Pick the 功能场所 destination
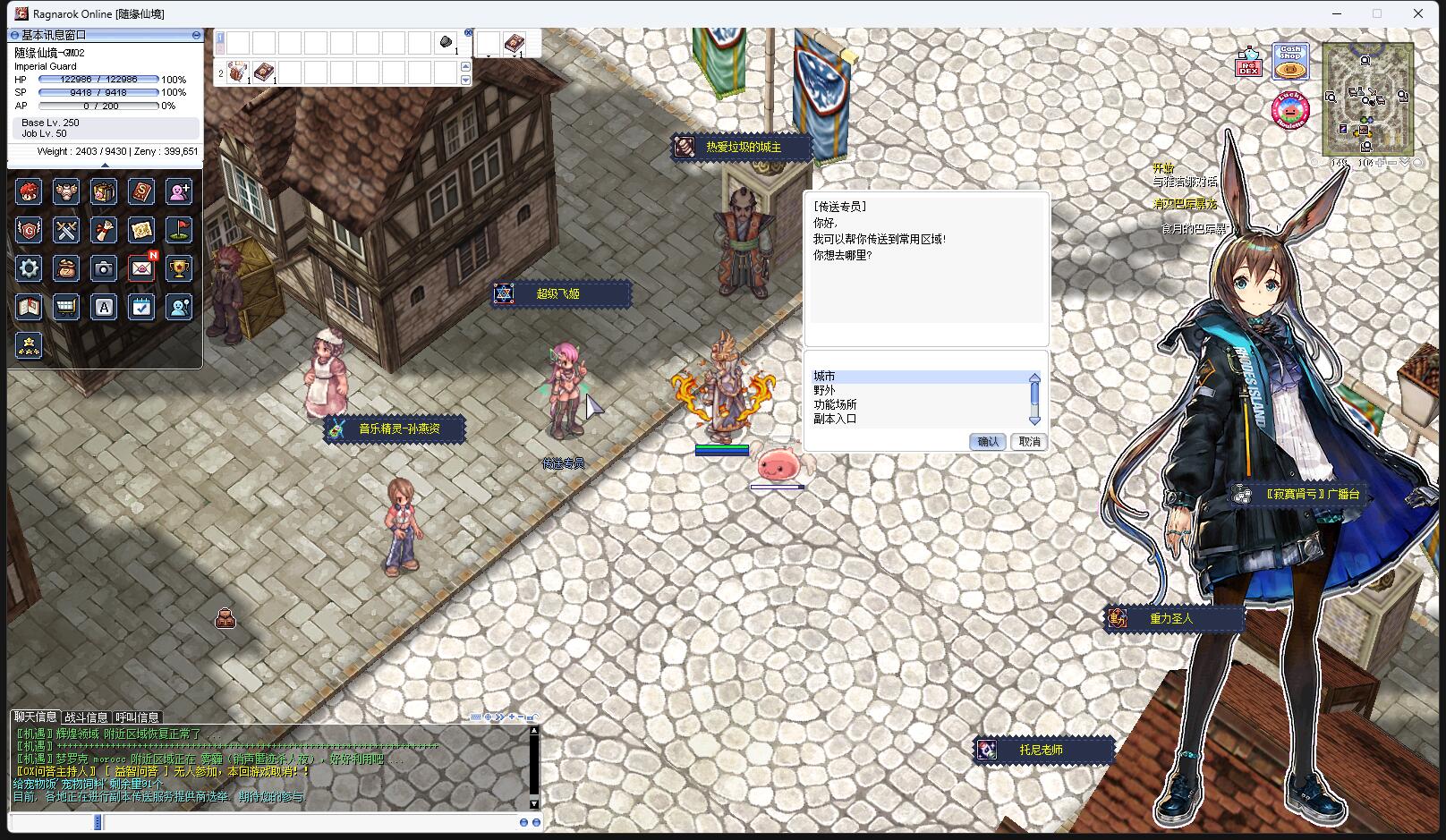 835,404
